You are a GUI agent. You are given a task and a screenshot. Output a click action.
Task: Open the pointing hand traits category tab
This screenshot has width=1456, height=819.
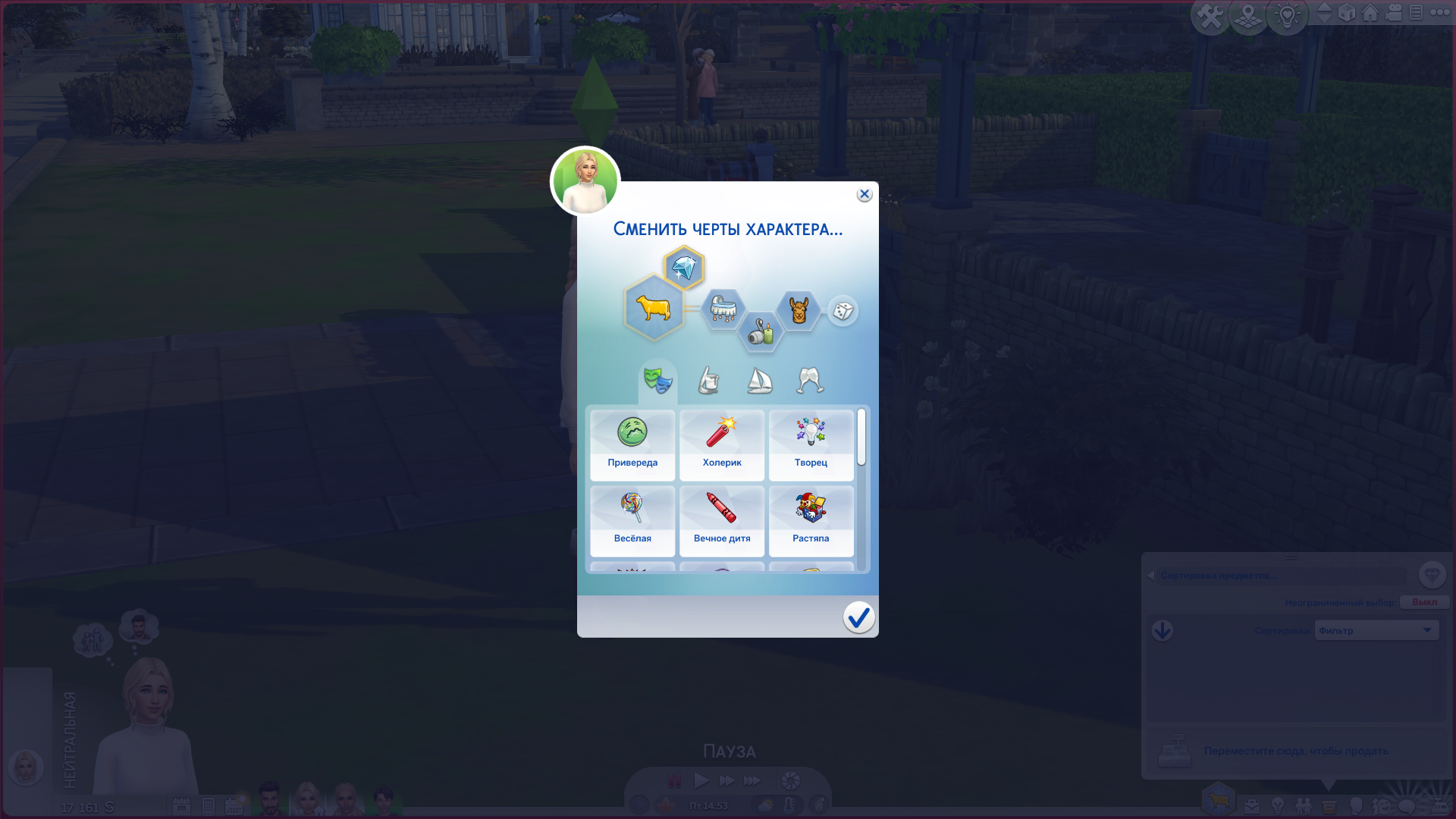pos(708,381)
